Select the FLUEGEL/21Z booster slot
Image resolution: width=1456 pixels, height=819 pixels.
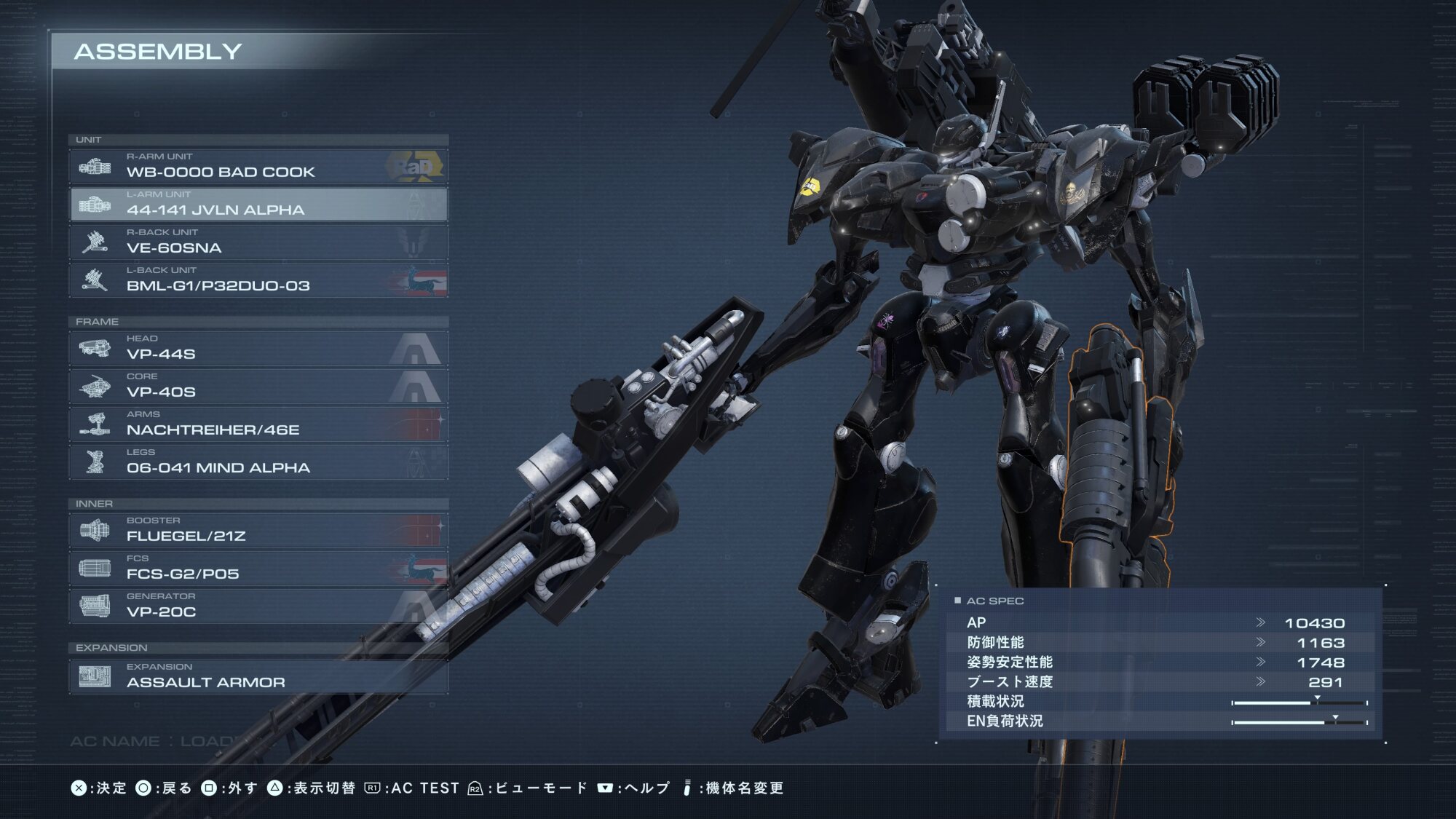click(x=258, y=531)
